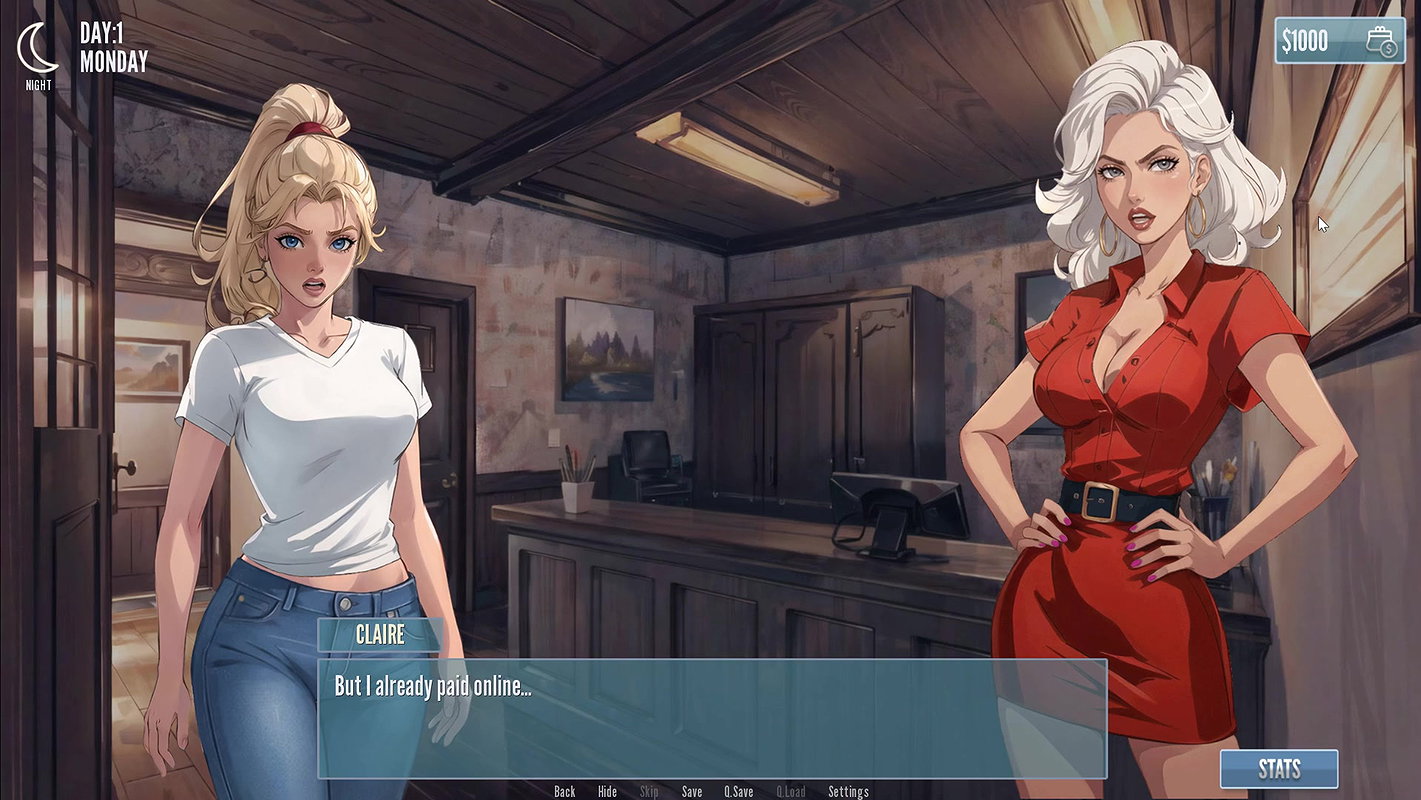Image resolution: width=1421 pixels, height=800 pixels.
Task: Go Back in the dialogue
Action: pyautogui.click(x=565, y=791)
